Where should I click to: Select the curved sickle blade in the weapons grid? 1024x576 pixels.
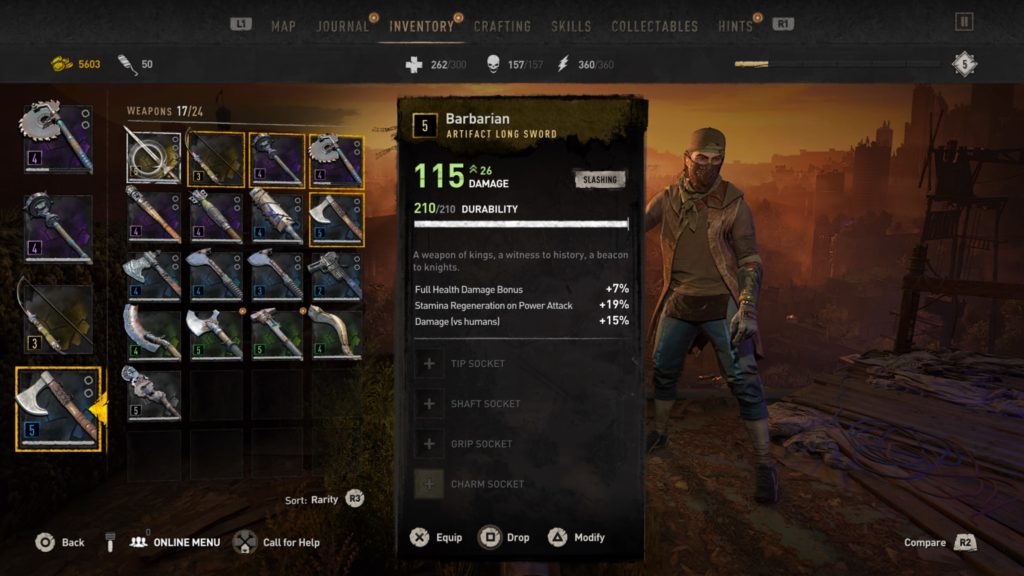point(336,332)
